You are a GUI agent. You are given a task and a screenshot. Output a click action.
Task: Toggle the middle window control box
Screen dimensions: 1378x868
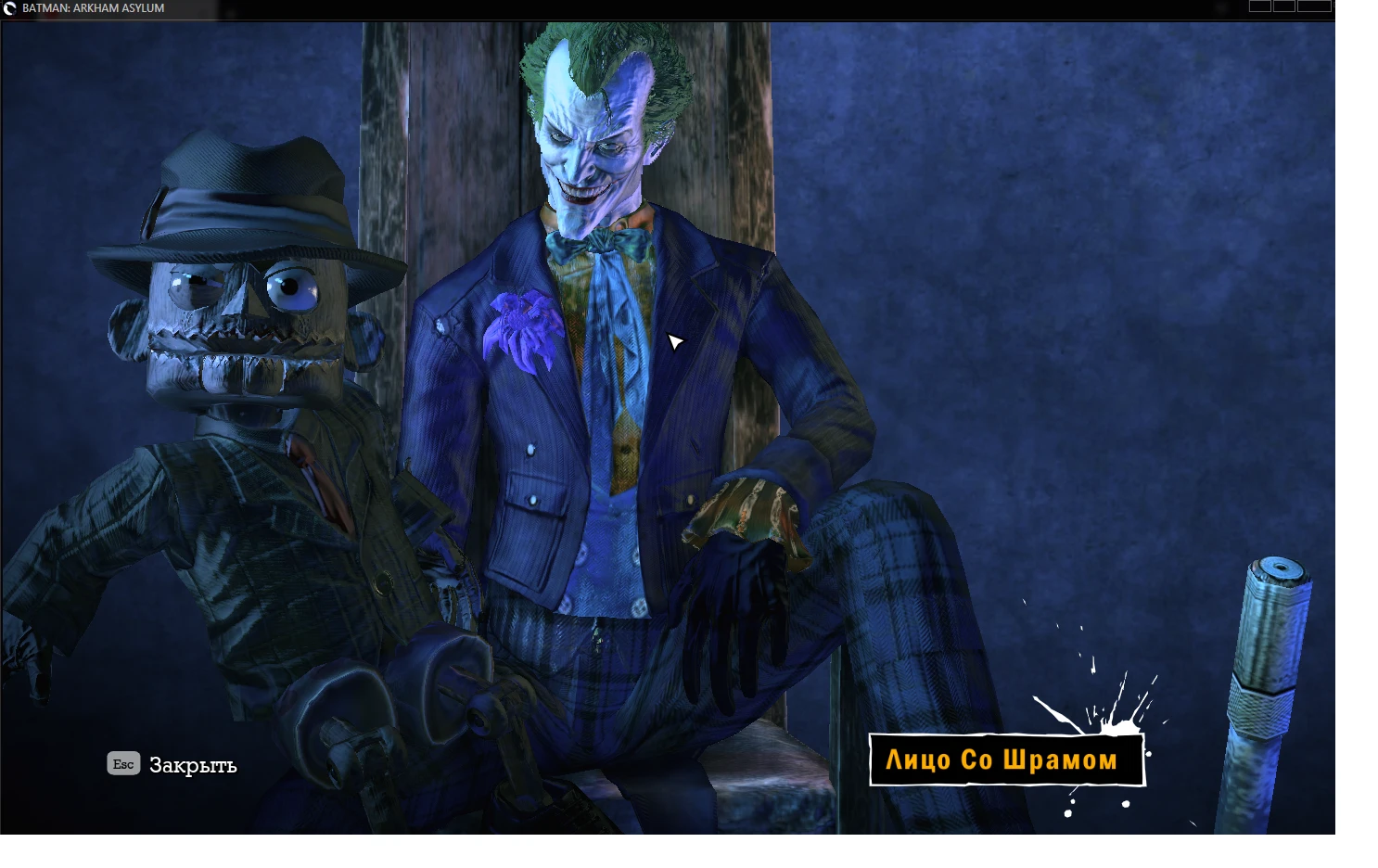coord(1284,8)
